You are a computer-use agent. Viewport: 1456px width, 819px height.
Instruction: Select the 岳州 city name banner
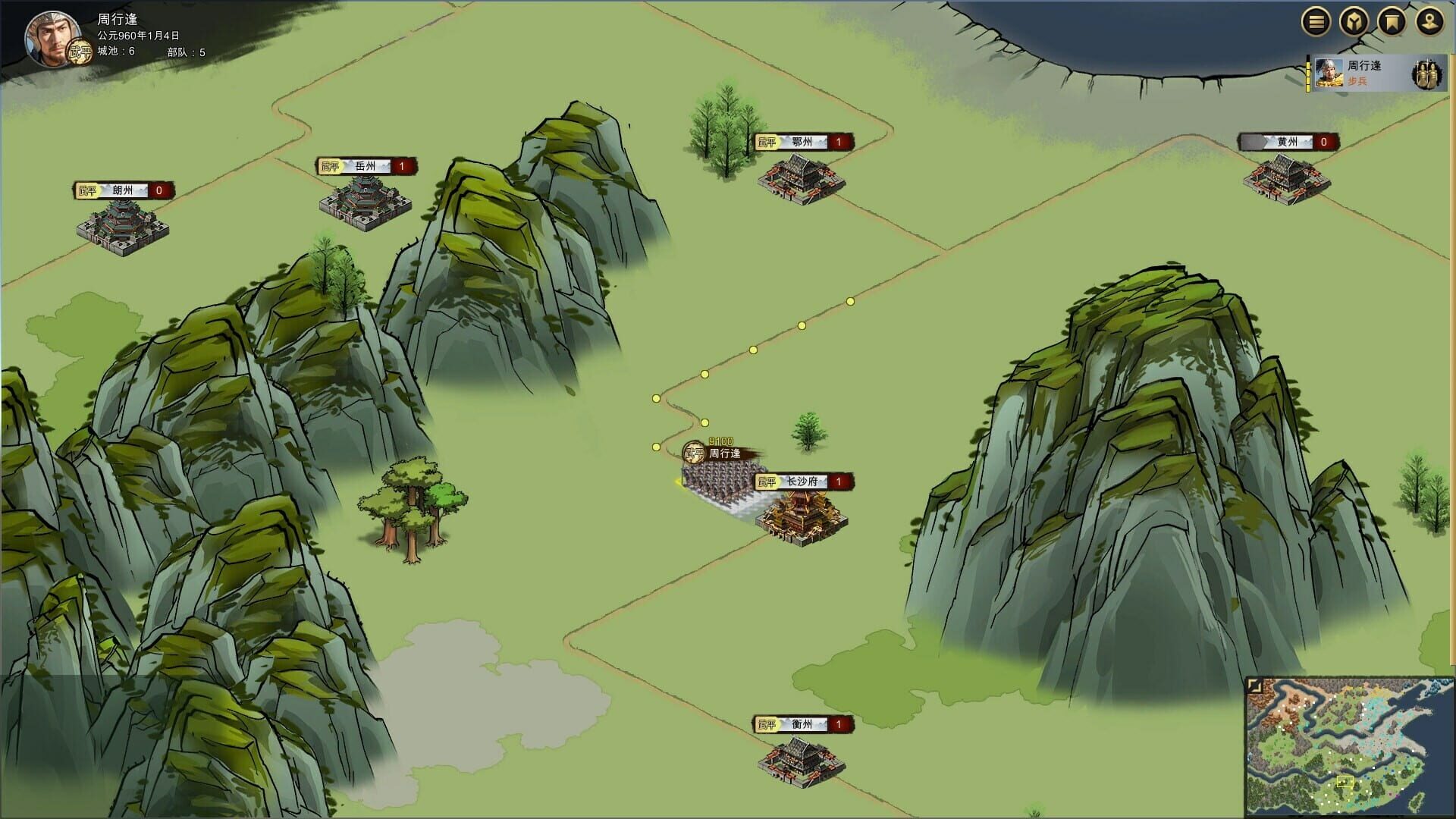point(365,166)
